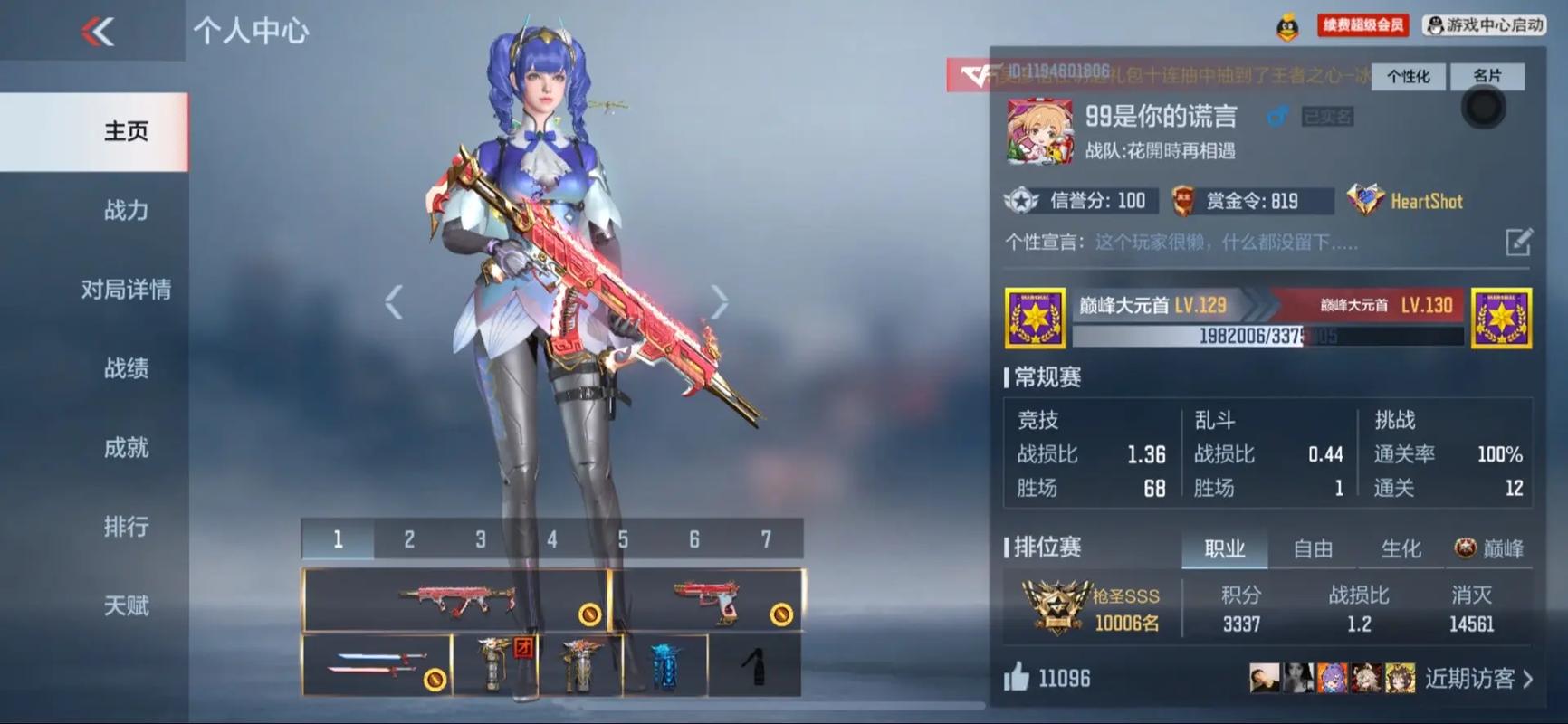Choose the twin blades melee slot
Viewport: 1568px width, 724px height.
(x=377, y=665)
